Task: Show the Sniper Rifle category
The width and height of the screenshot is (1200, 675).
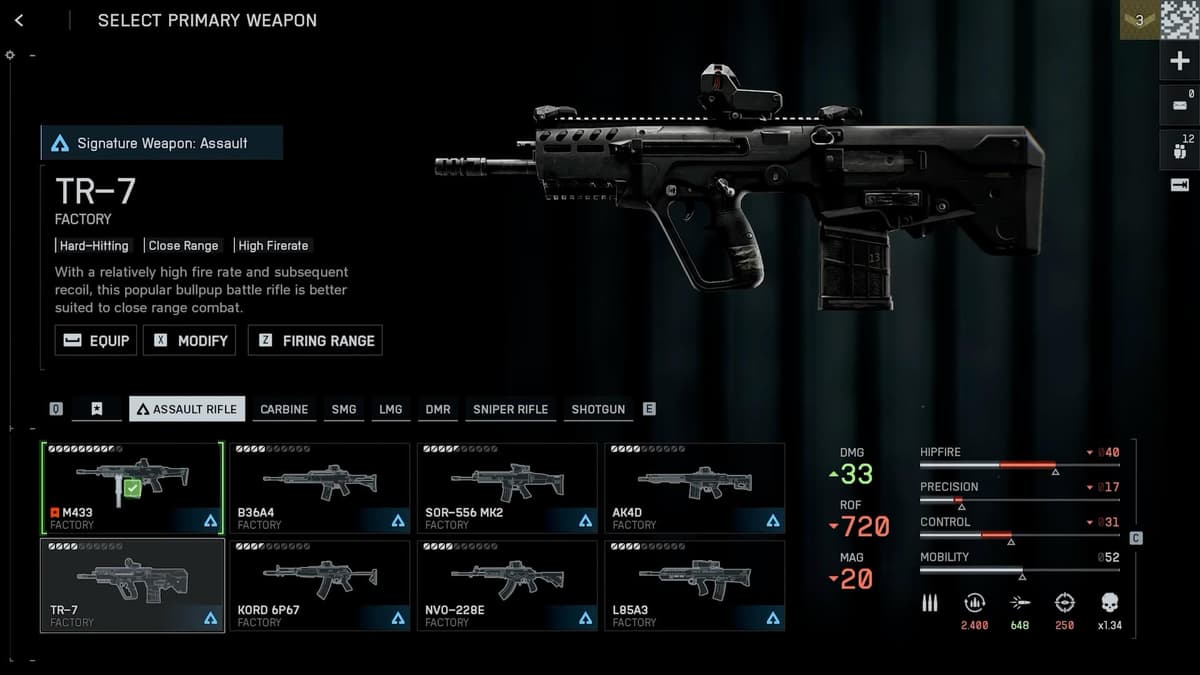Action: point(510,409)
